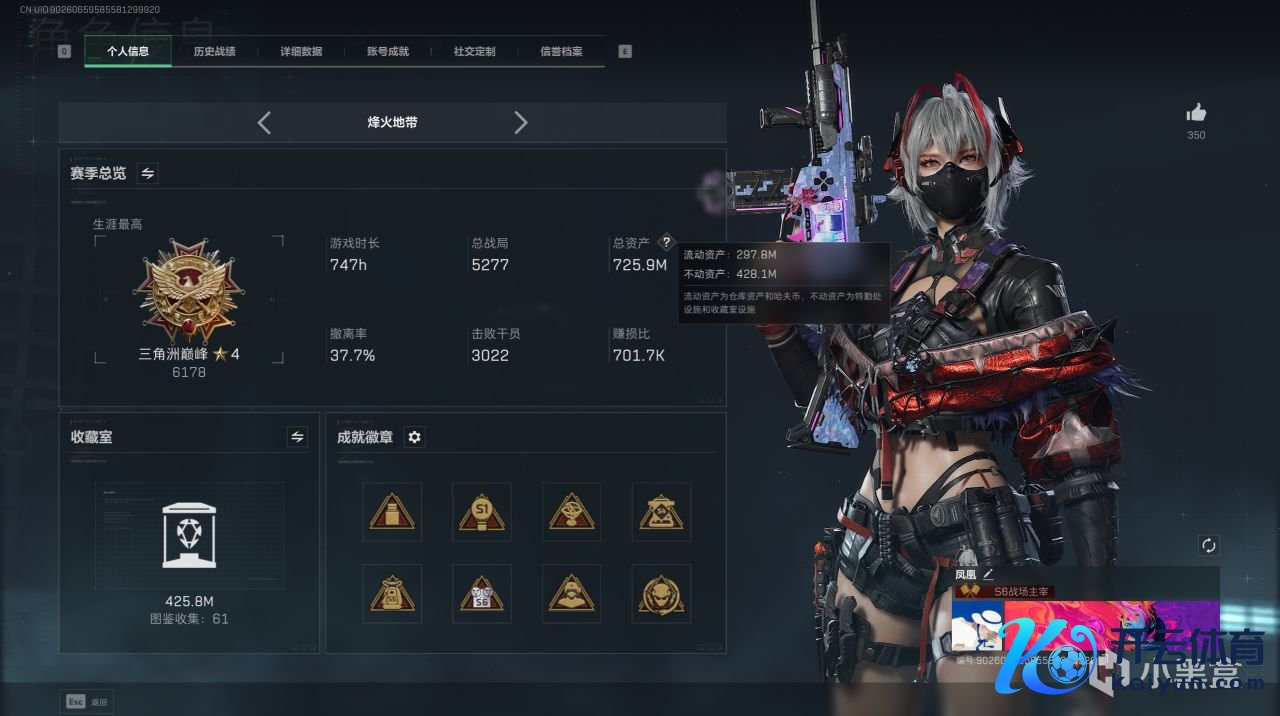Switch to the 历史战绩 tab
This screenshot has width=1280, height=716.
tap(214, 51)
